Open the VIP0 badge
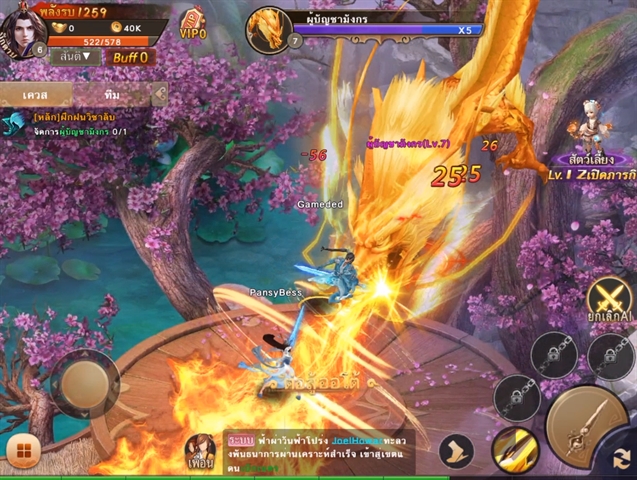Viewport: 637px width, 480px height. [x=193, y=26]
